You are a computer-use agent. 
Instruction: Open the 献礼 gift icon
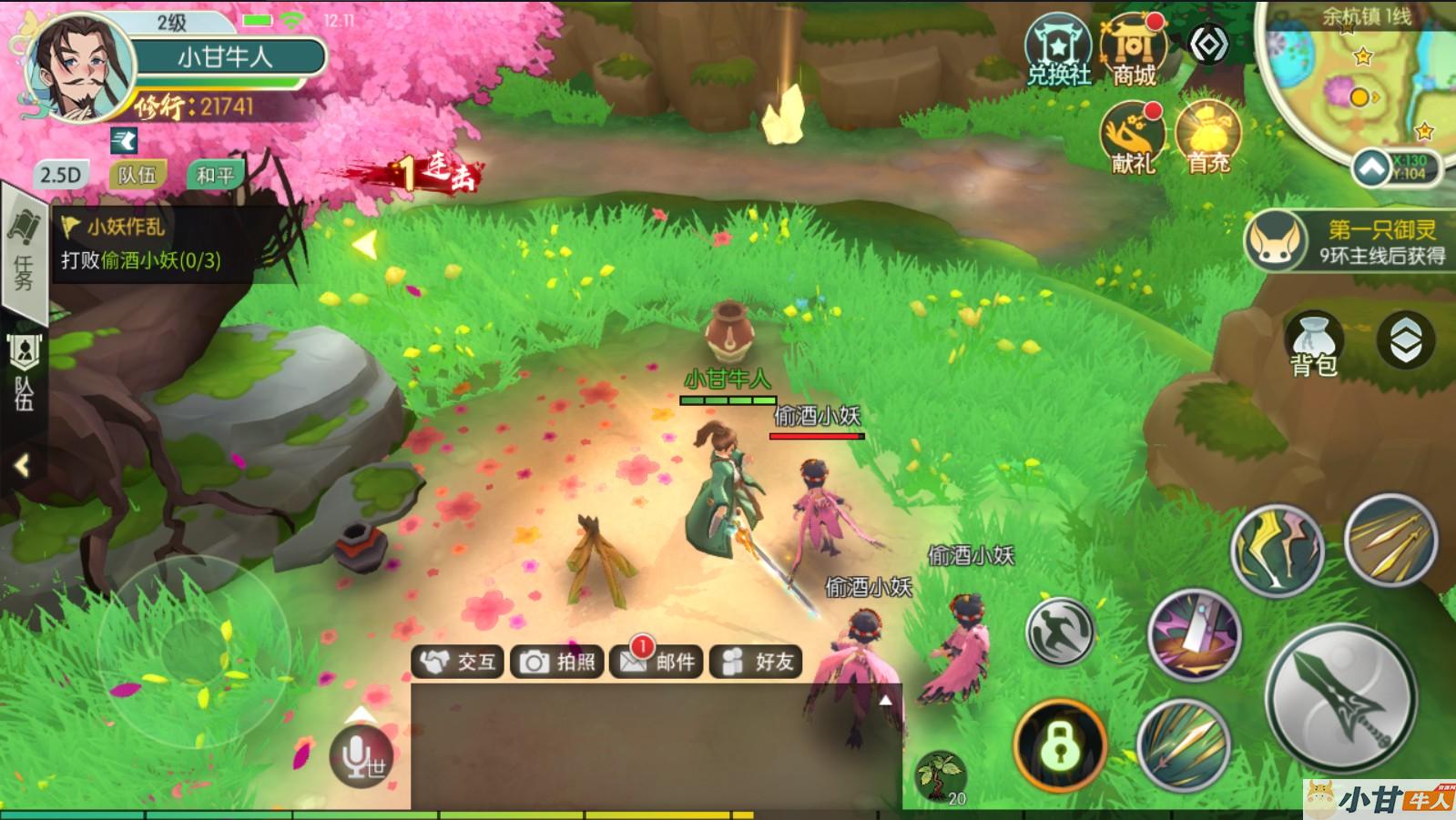pyautogui.click(x=1132, y=138)
